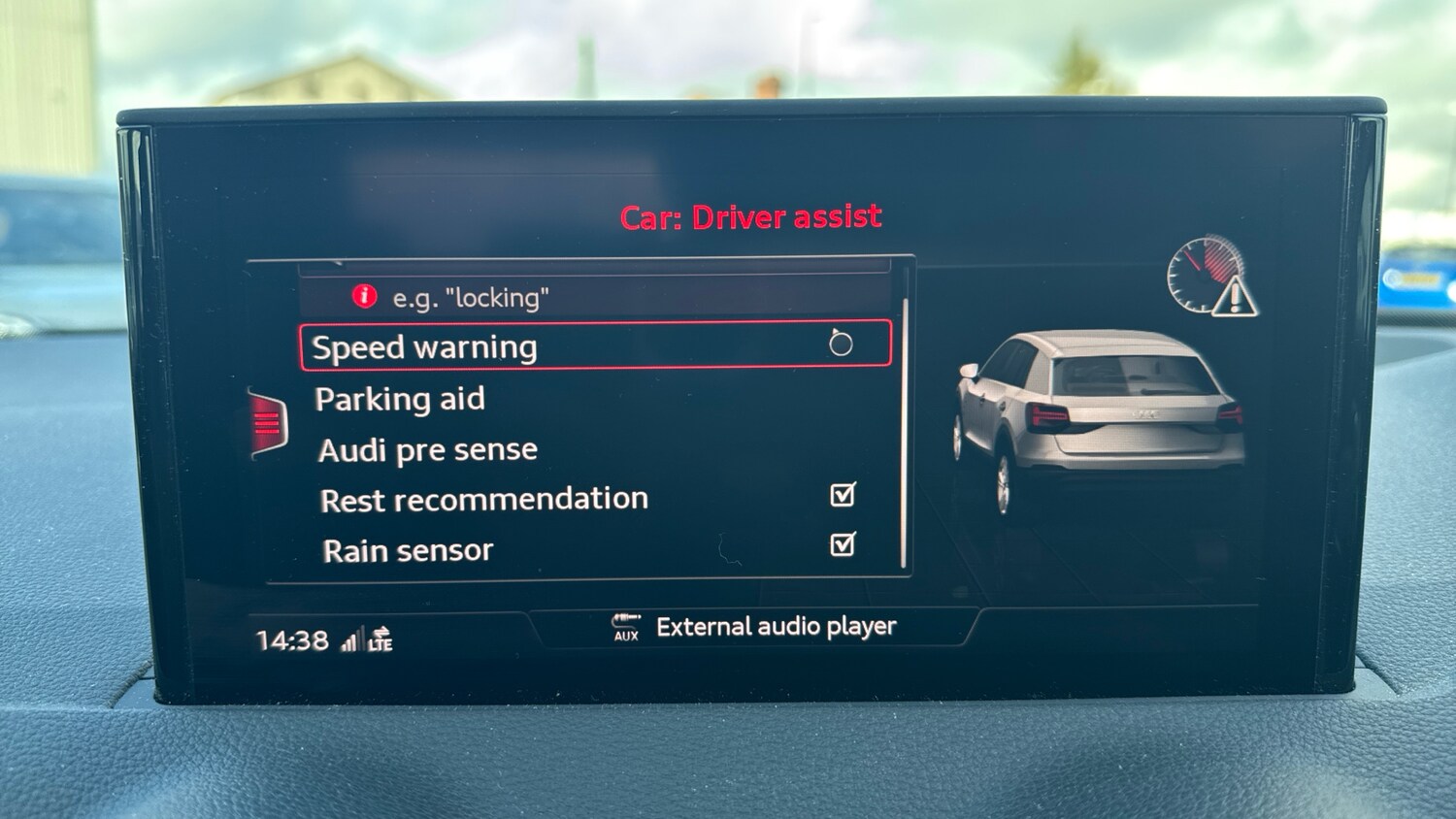This screenshot has height=819, width=1456.
Task: Click the speed warning gauge icon
Action: [1211, 276]
